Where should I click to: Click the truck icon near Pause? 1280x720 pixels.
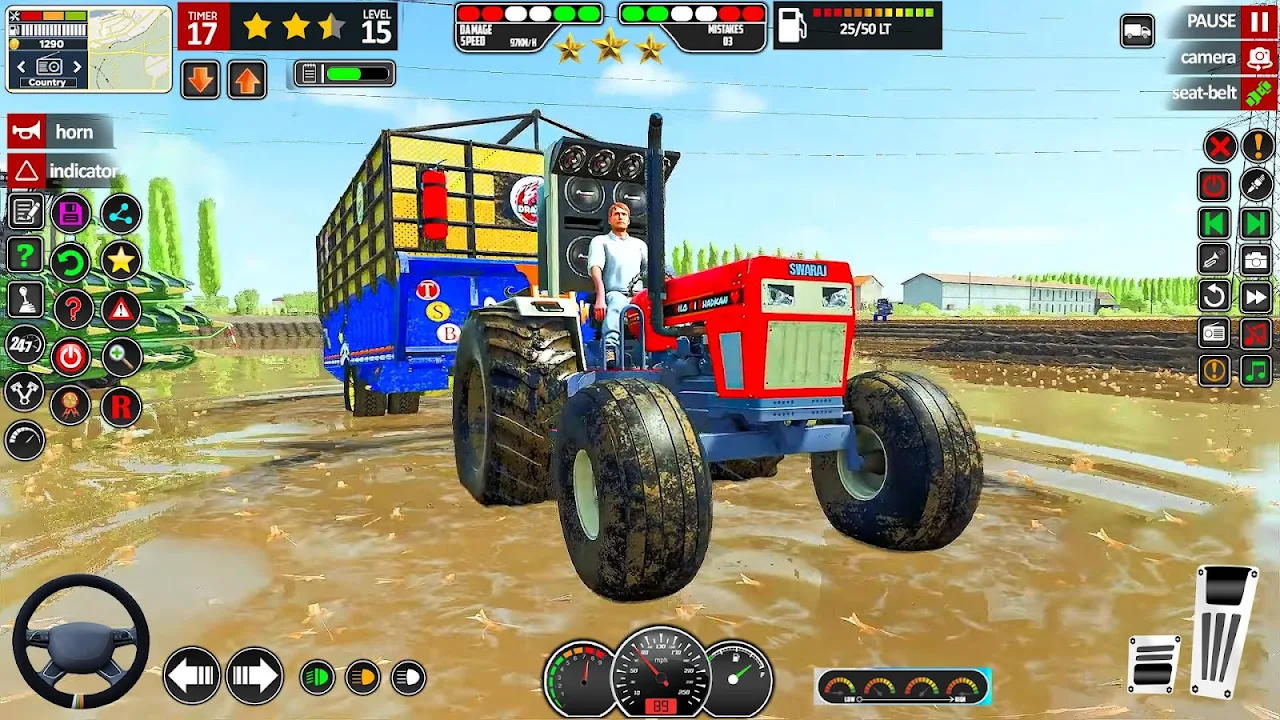(x=1137, y=31)
